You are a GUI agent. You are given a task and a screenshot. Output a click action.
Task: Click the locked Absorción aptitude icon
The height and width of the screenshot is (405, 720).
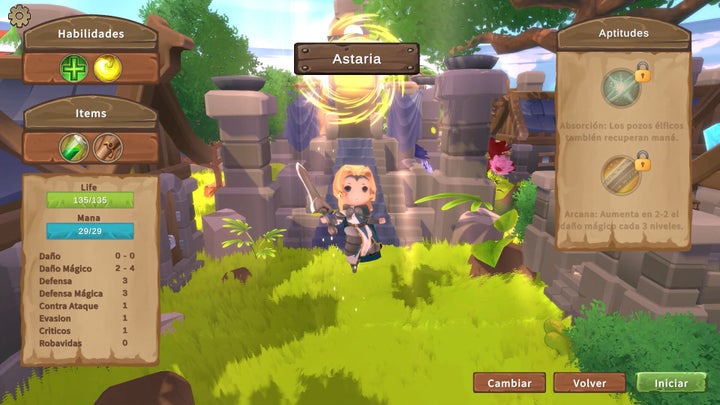coord(622,88)
